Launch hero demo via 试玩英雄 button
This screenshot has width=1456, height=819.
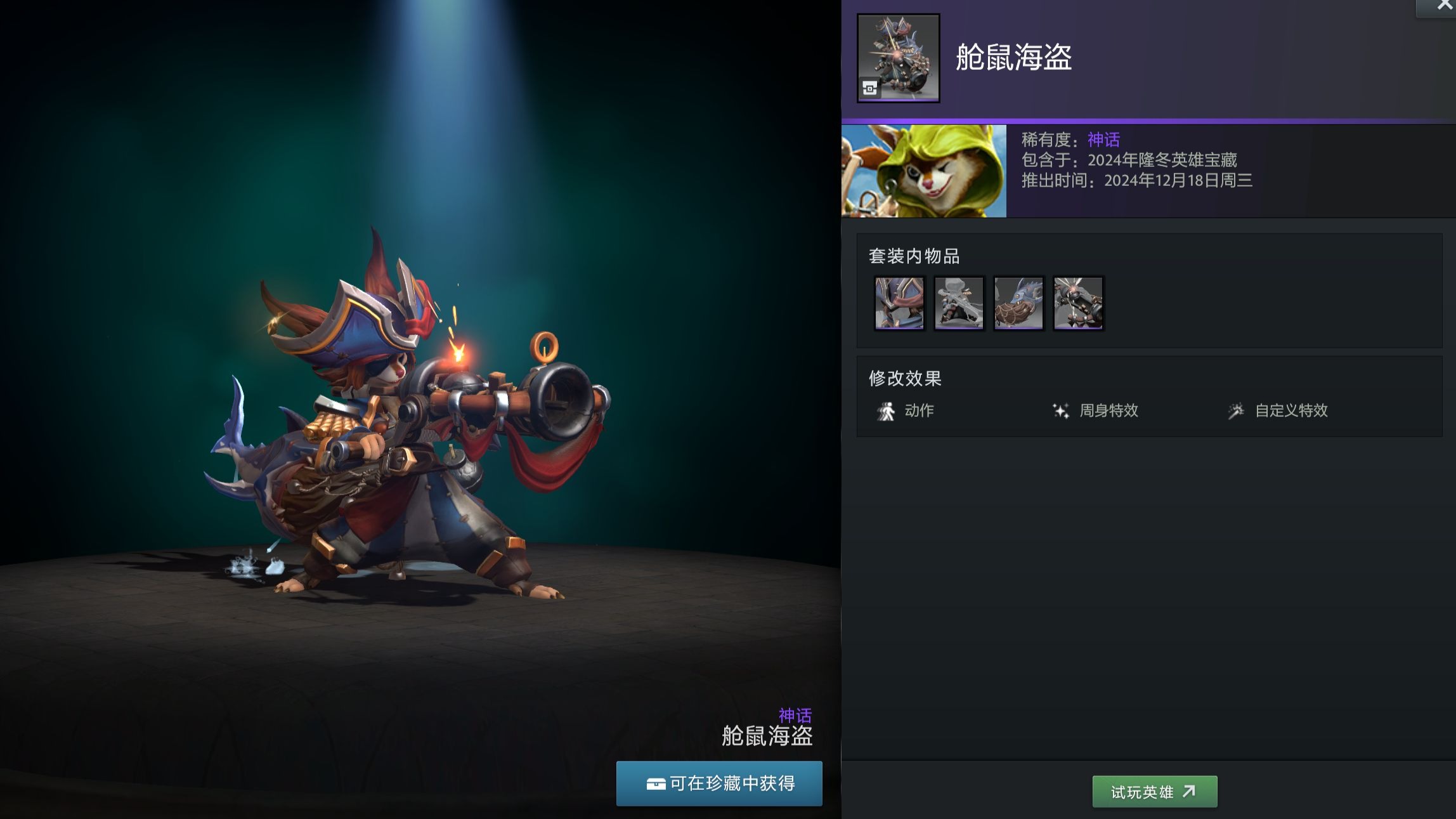coord(1154,791)
